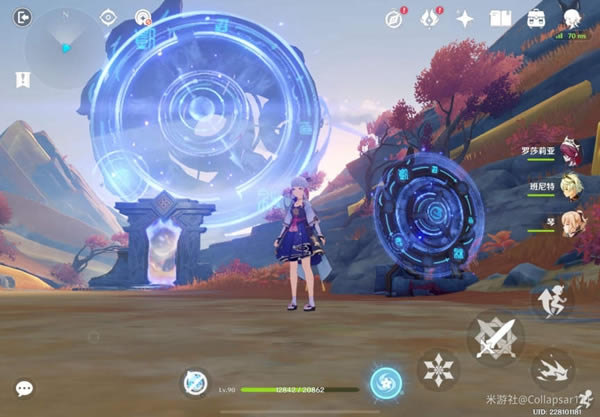The image size is (600, 417).
Task: Open the Battle Pass emblem icon
Action: click(430, 18)
